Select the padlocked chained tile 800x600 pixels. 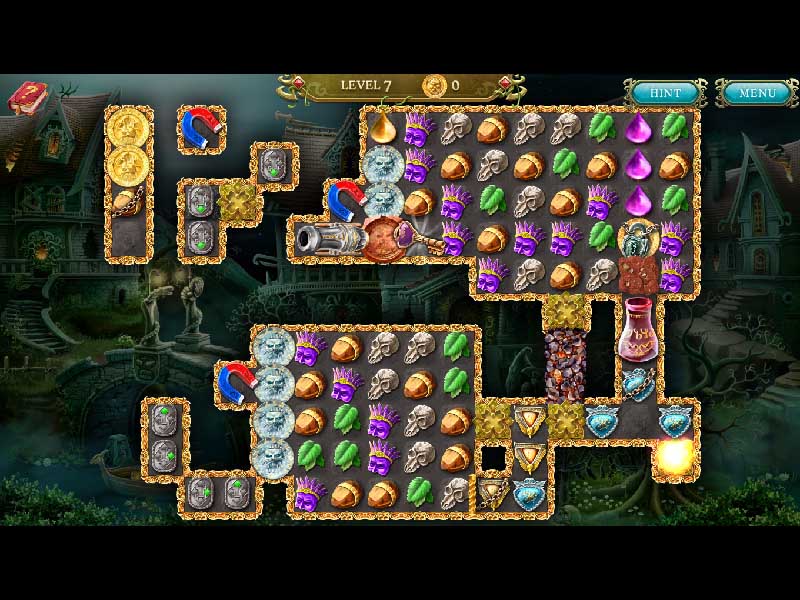coord(637,238)
